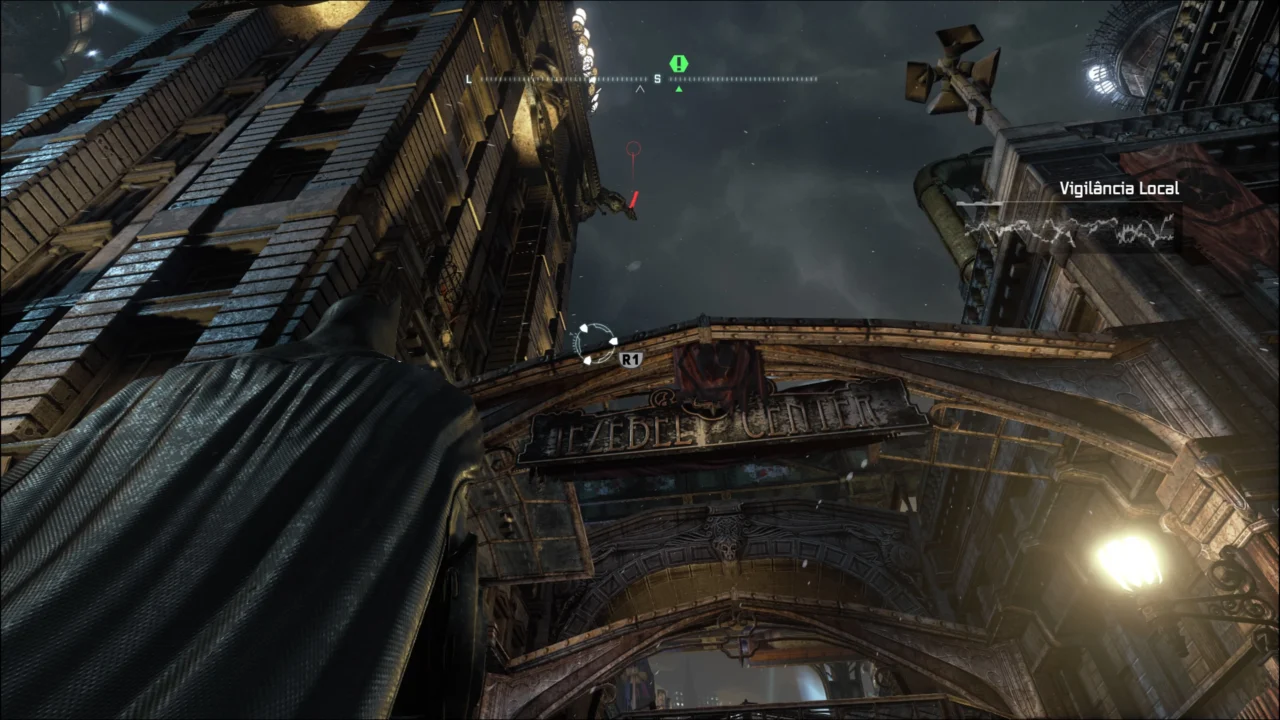1280x720 pixels.
Task: Click the L marker on the frequency scale
Action: 468,78
